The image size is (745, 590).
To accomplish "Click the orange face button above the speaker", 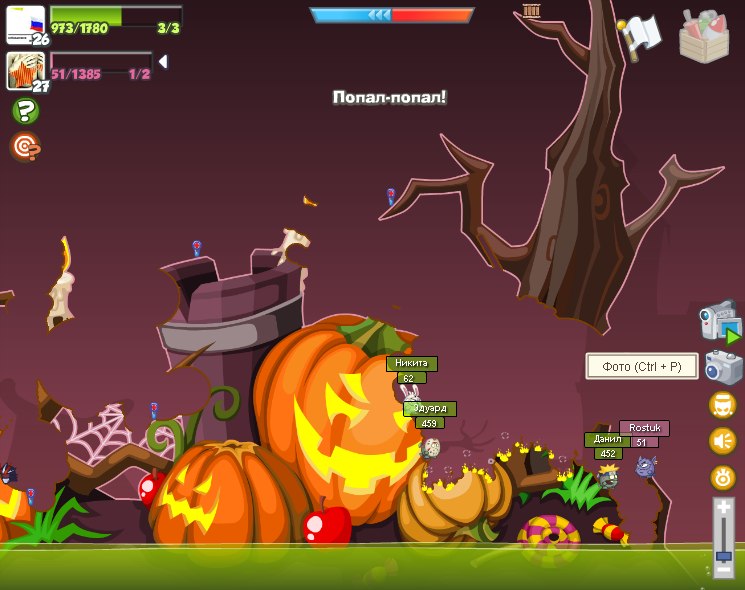I will (x=722, y=405).
